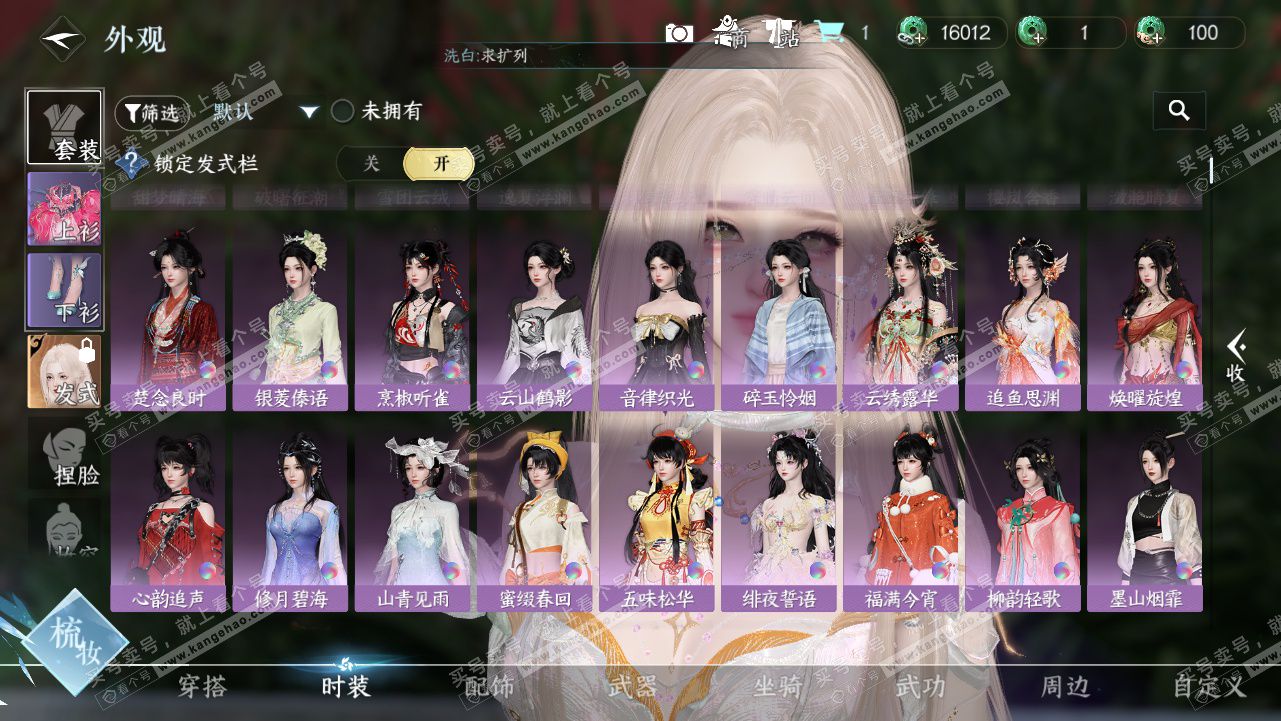Toggle the 未拥有 checkbox
This screenshot has height=721, width=1281.
343,112
